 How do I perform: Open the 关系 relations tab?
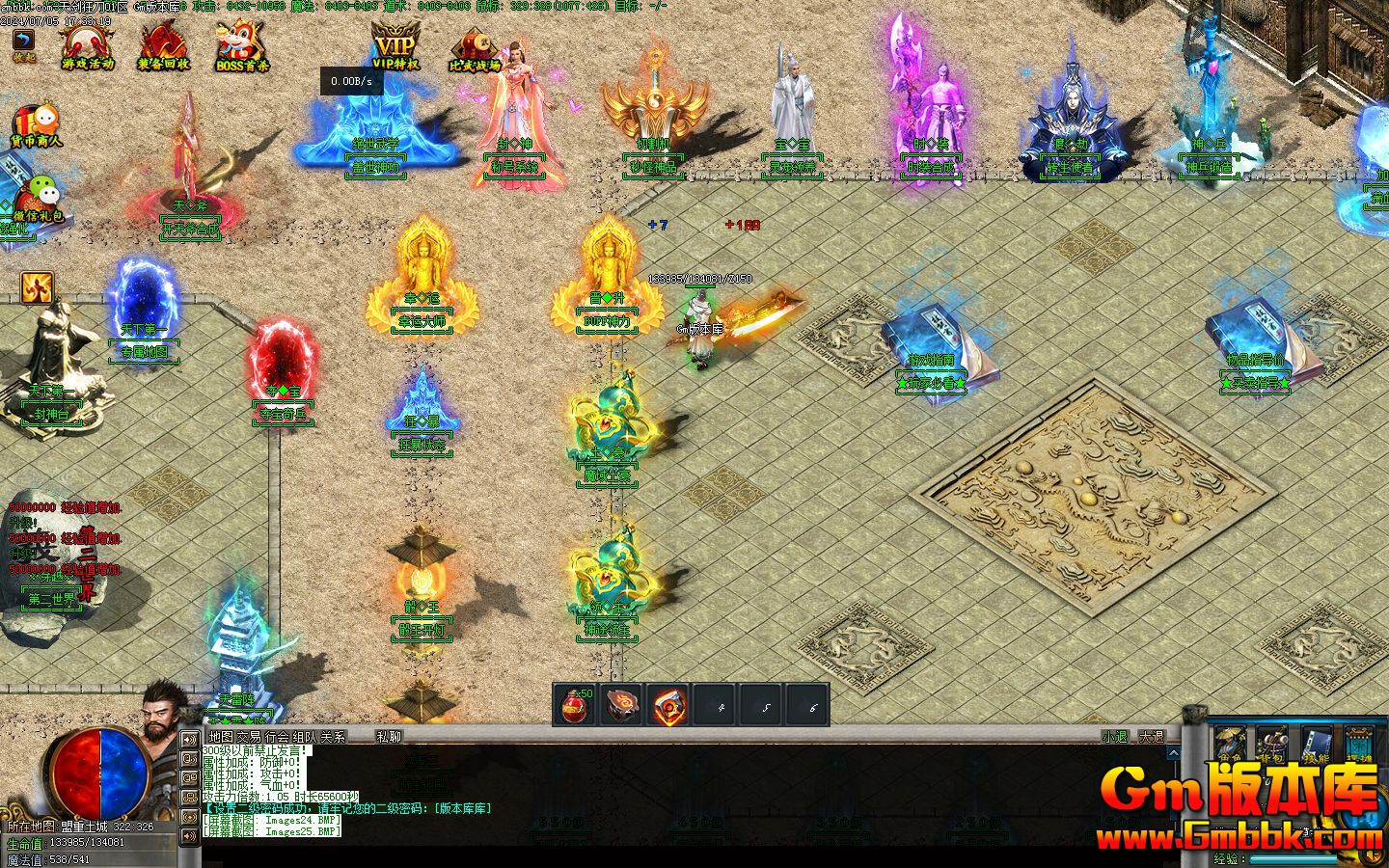[333, 737]
